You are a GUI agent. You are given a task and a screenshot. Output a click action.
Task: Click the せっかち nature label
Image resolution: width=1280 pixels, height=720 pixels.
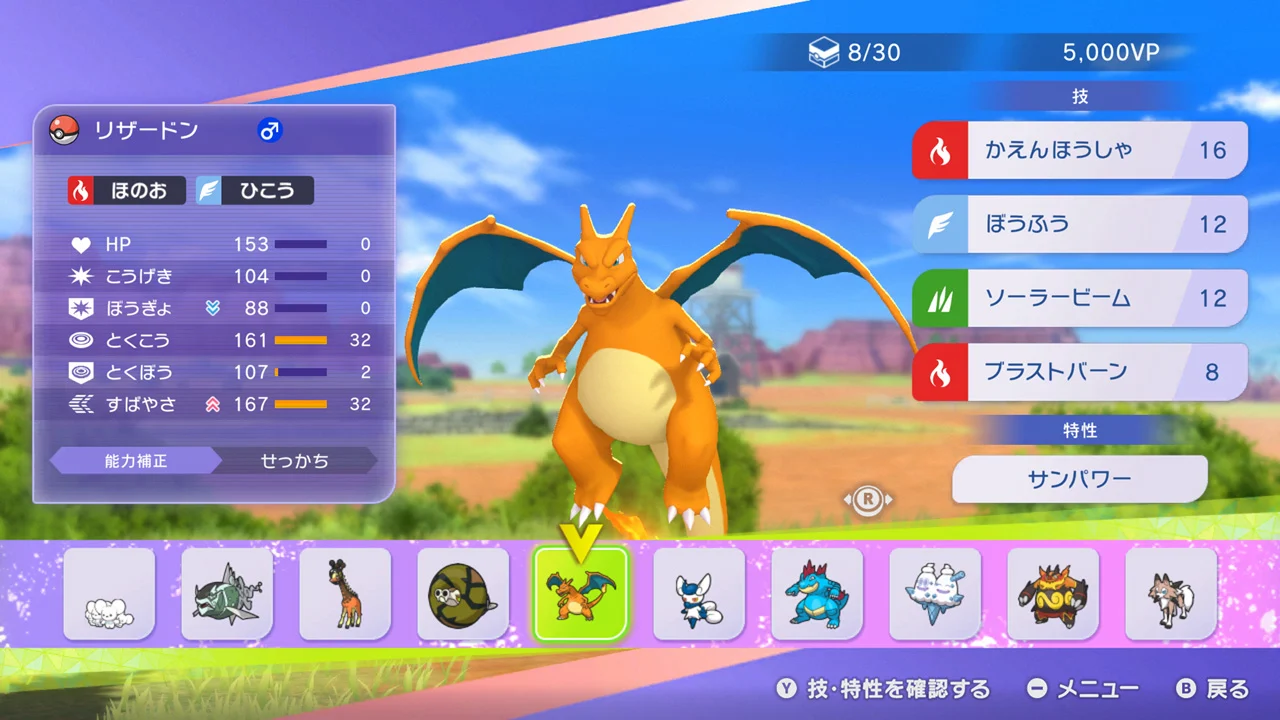point(295,461)
